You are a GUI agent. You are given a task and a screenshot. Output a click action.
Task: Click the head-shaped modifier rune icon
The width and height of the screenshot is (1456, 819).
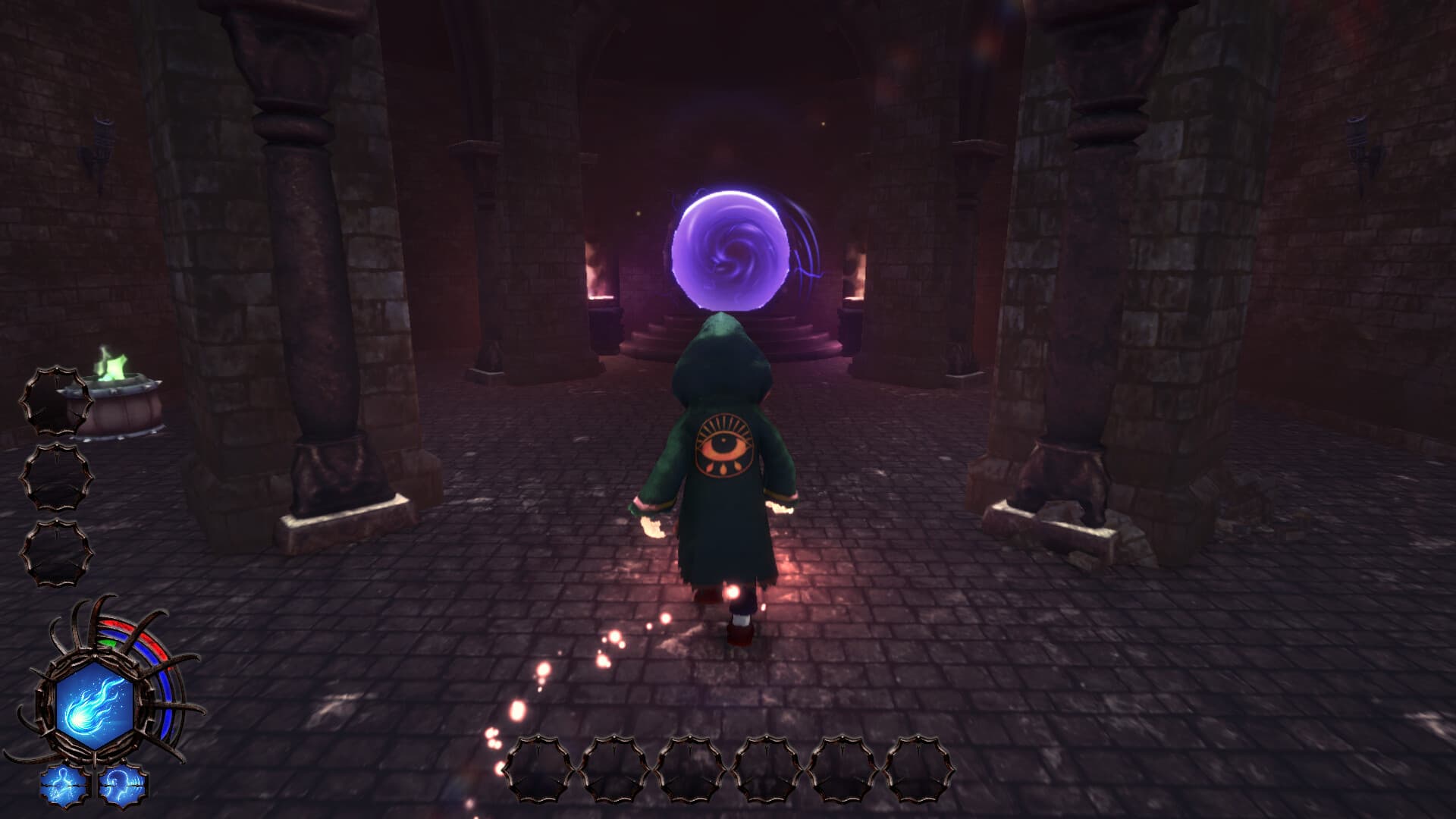[x=123, y=785]
